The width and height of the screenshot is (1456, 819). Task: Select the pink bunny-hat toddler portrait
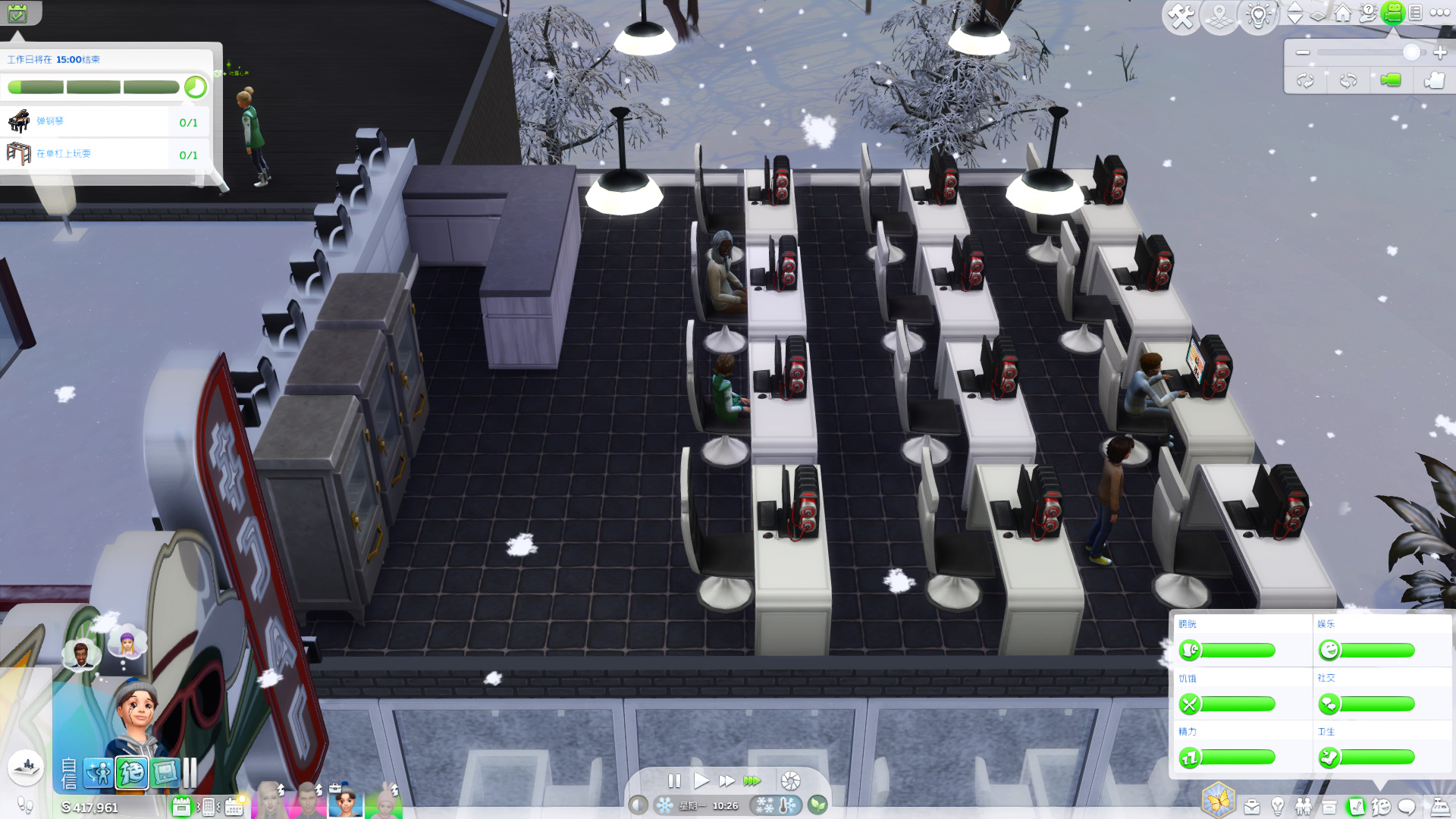click(x=386, y=800)
